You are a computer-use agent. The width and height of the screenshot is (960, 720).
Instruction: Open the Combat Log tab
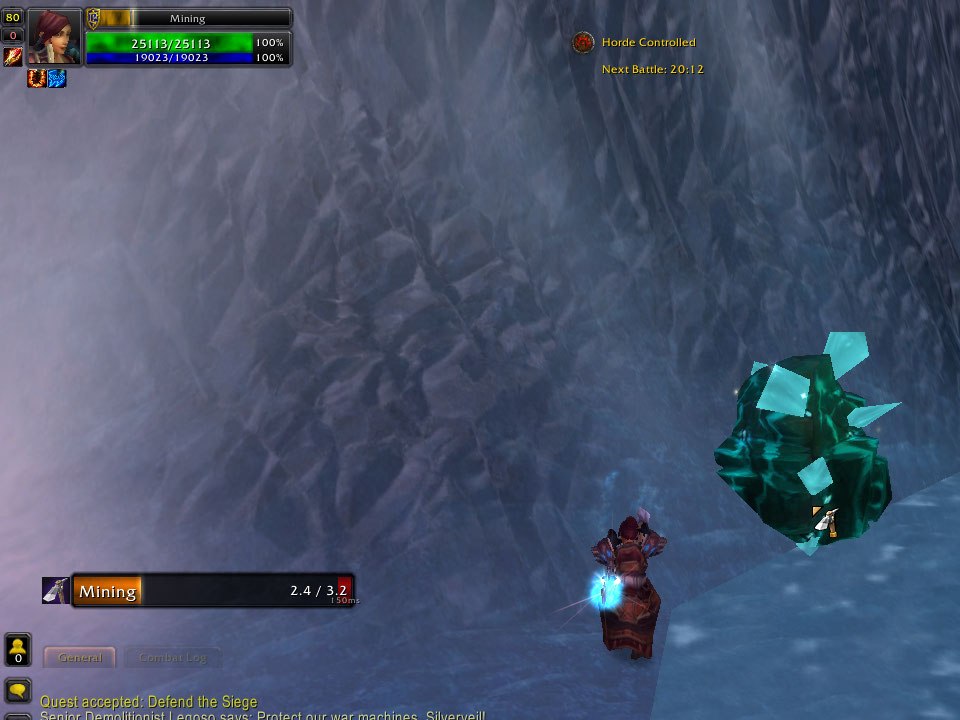tap(173, 657)
